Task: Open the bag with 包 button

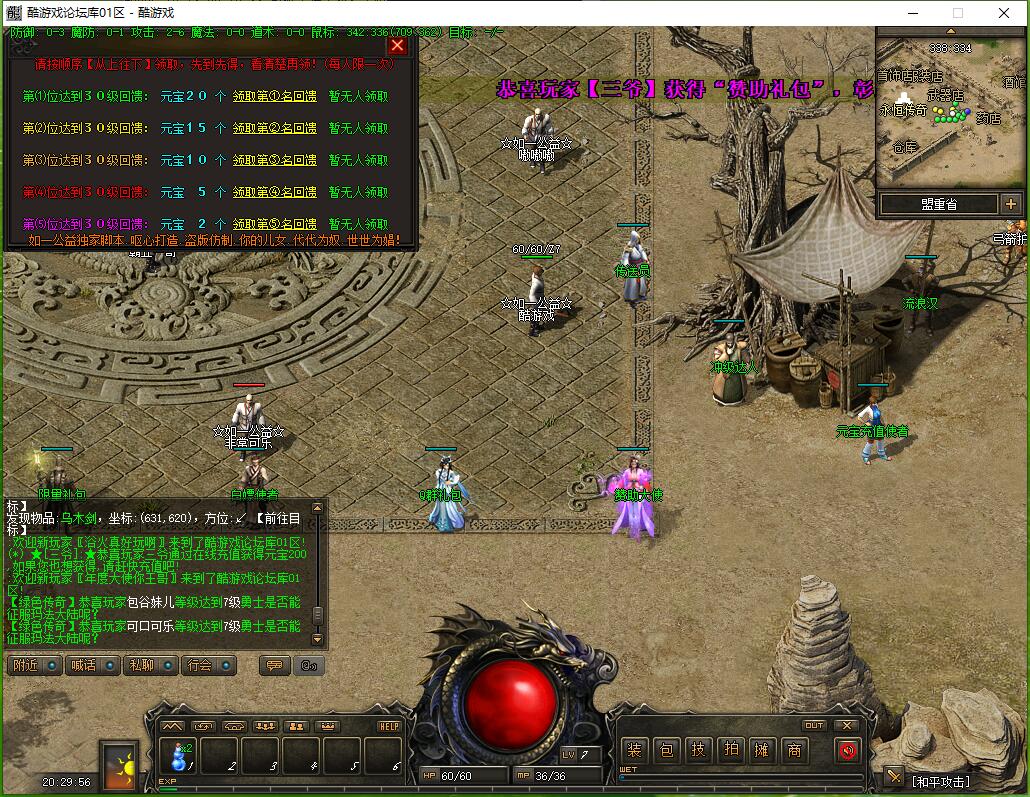Action: click(x=666, y=750)
